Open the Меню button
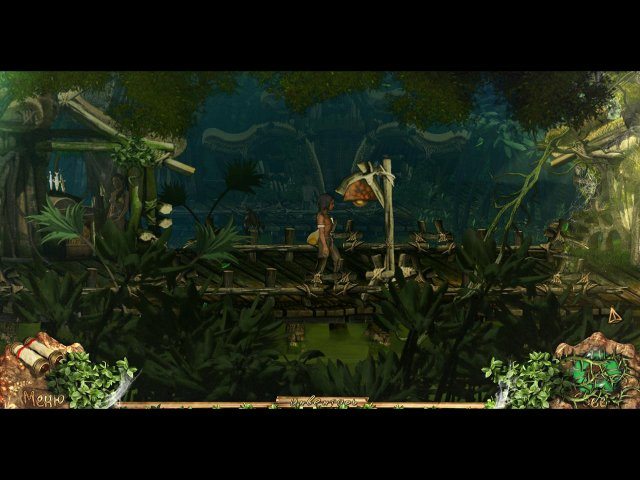This screenshot has height=480, width=640. pos(43,399)
